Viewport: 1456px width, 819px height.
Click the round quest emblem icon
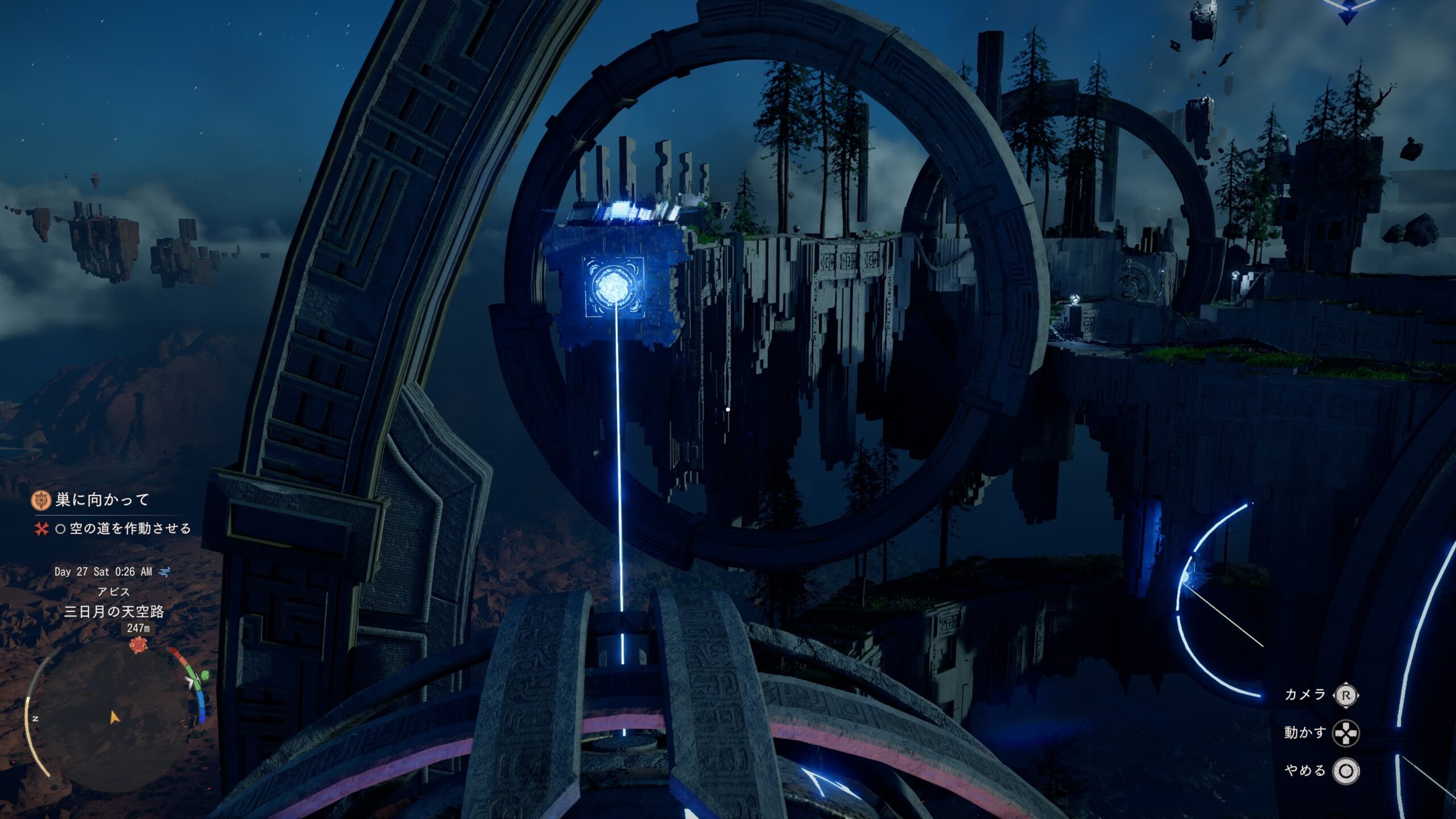coord(41,500)
